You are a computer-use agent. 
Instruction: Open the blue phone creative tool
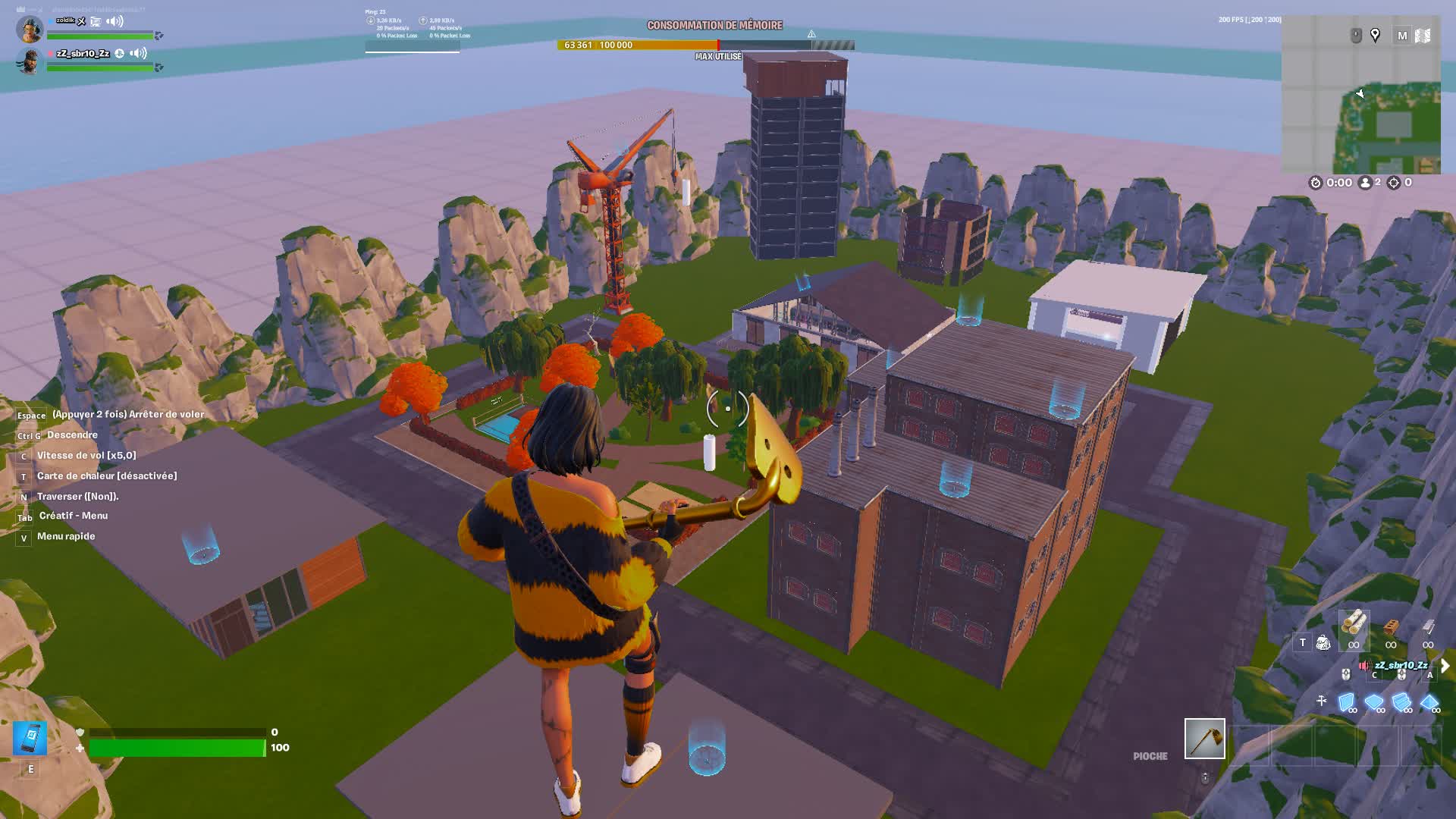pos(30,738)
